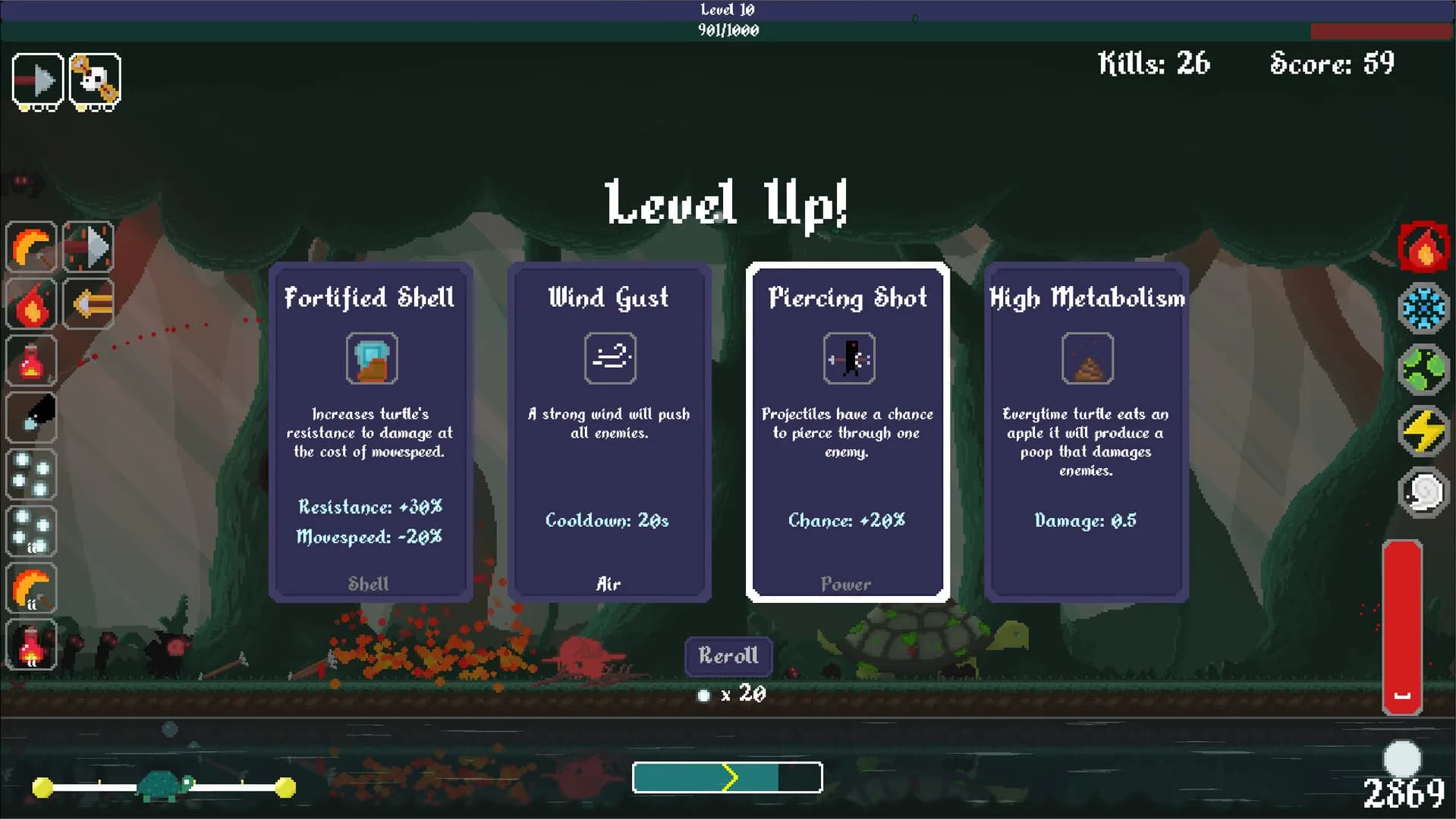Select the yellow arrow ability icon
Image resolution: width=1456 pixels, height=819 pixels.
click(89, 304)
